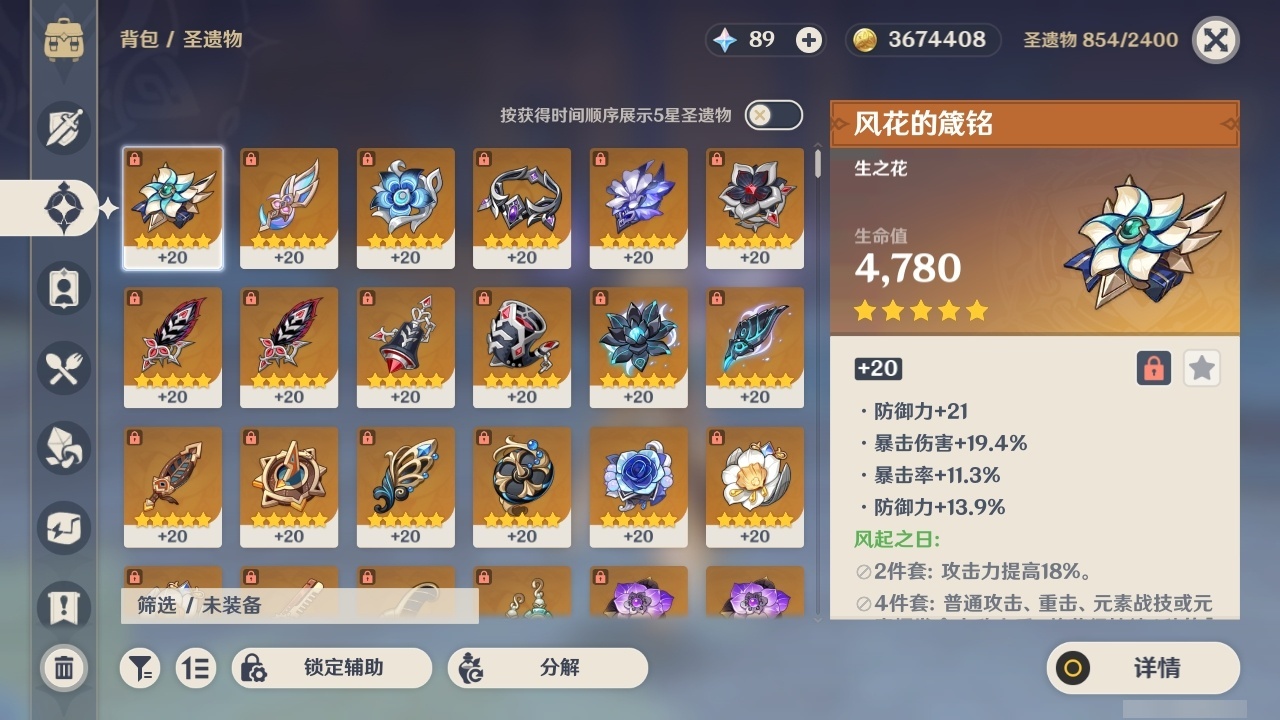This screenshot has height=720, width=1280.
Task: Select the character development items category
Action: pos(63,288)
